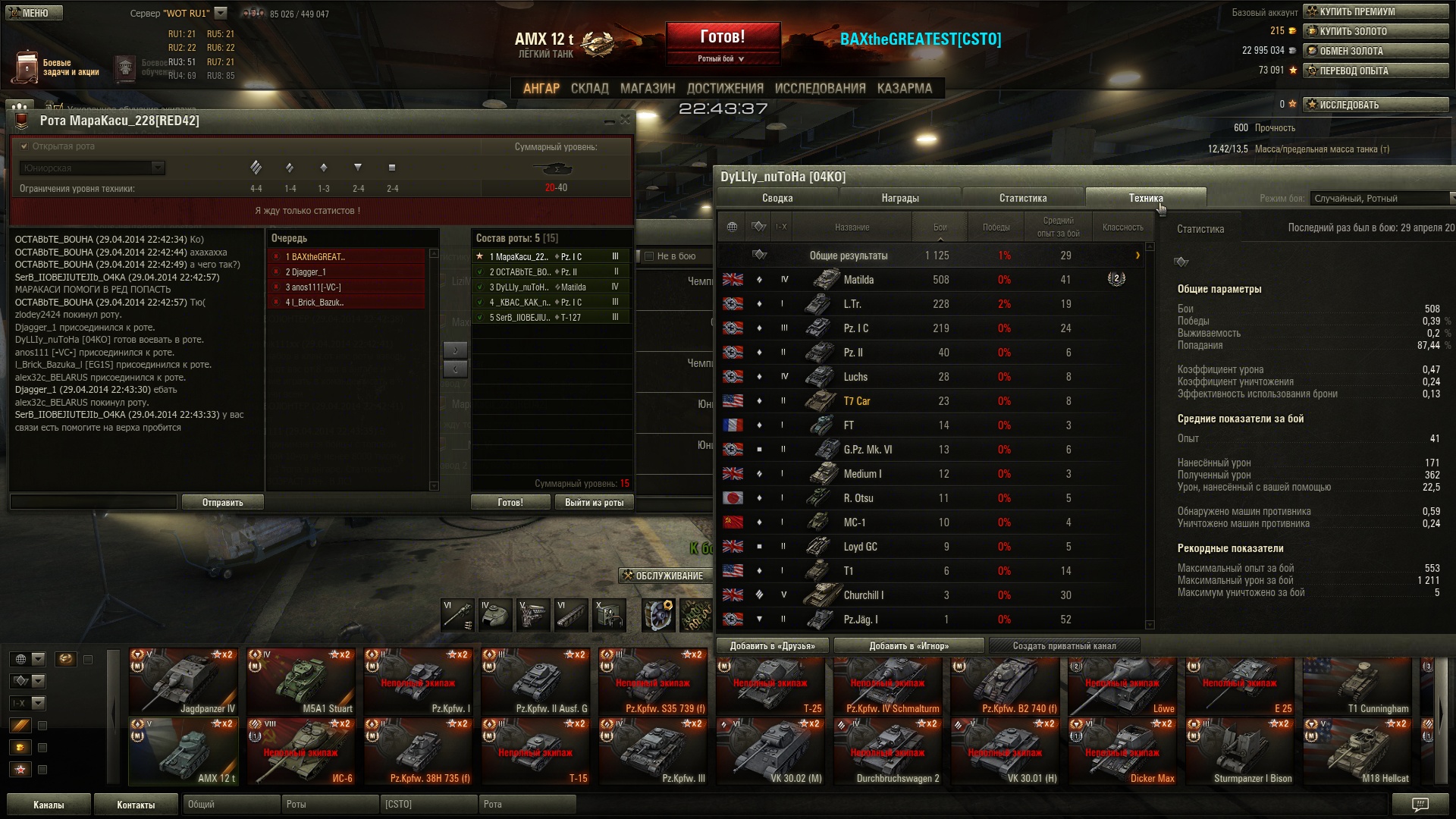1456x819 pixels.
Task: Close the company window
Action: coord(625,120)
